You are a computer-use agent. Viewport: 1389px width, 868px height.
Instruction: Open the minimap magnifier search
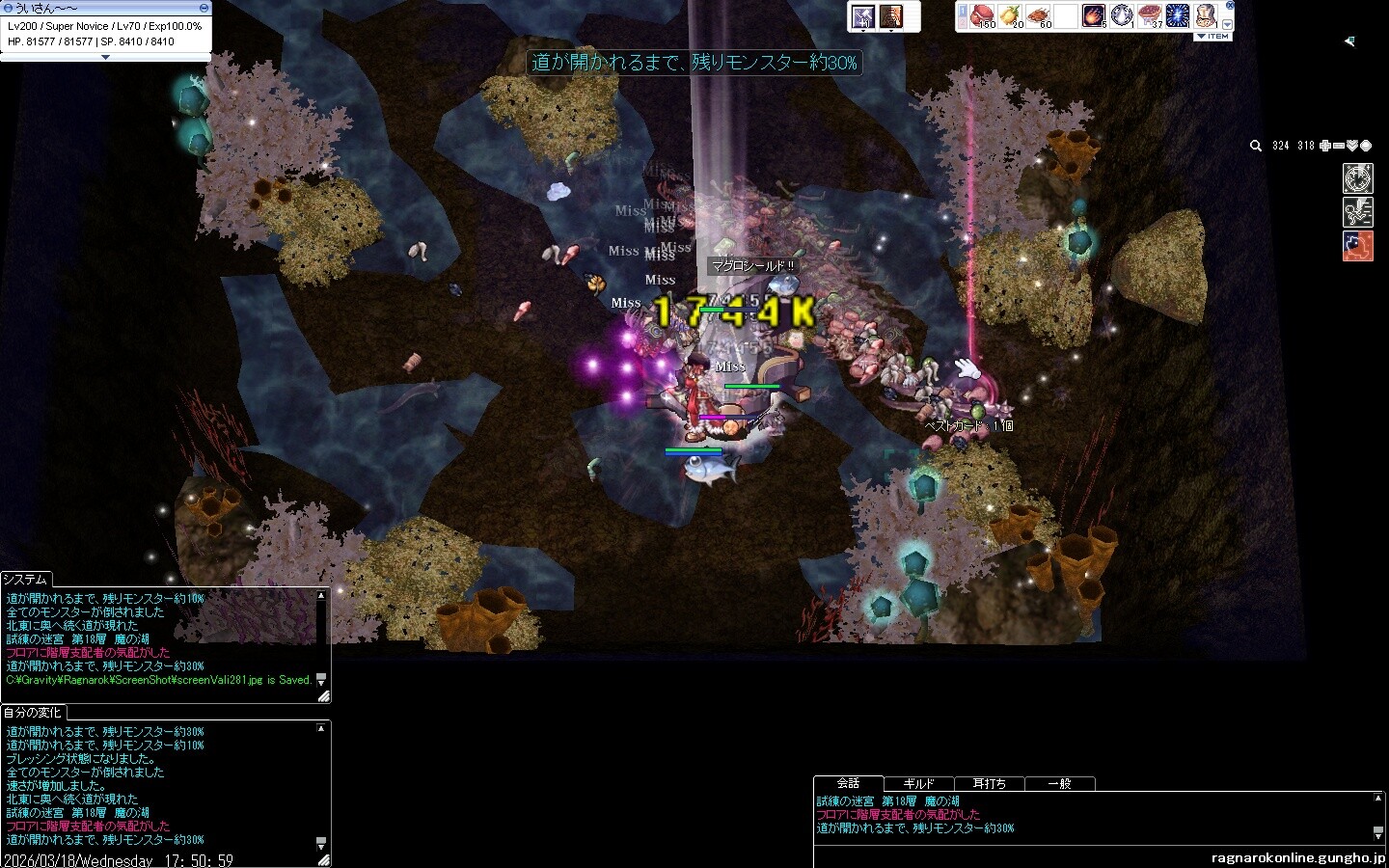coord(1256,146)
